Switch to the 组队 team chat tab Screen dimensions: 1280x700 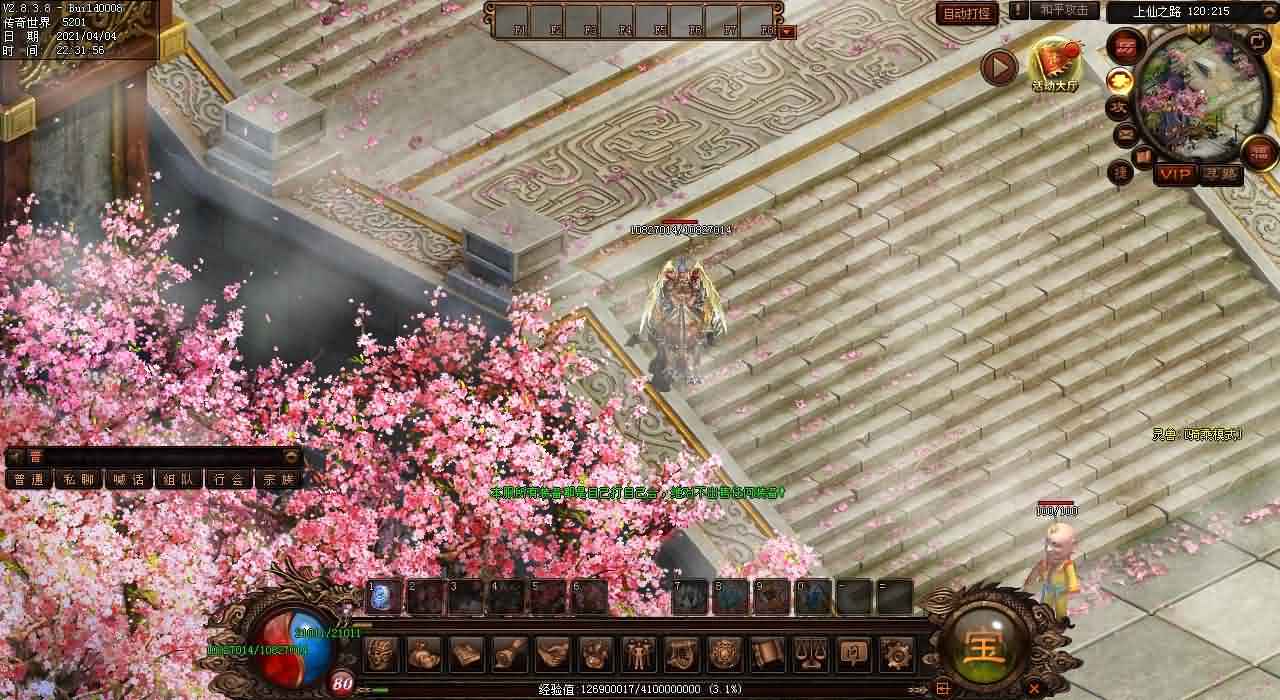click(179, 479)
